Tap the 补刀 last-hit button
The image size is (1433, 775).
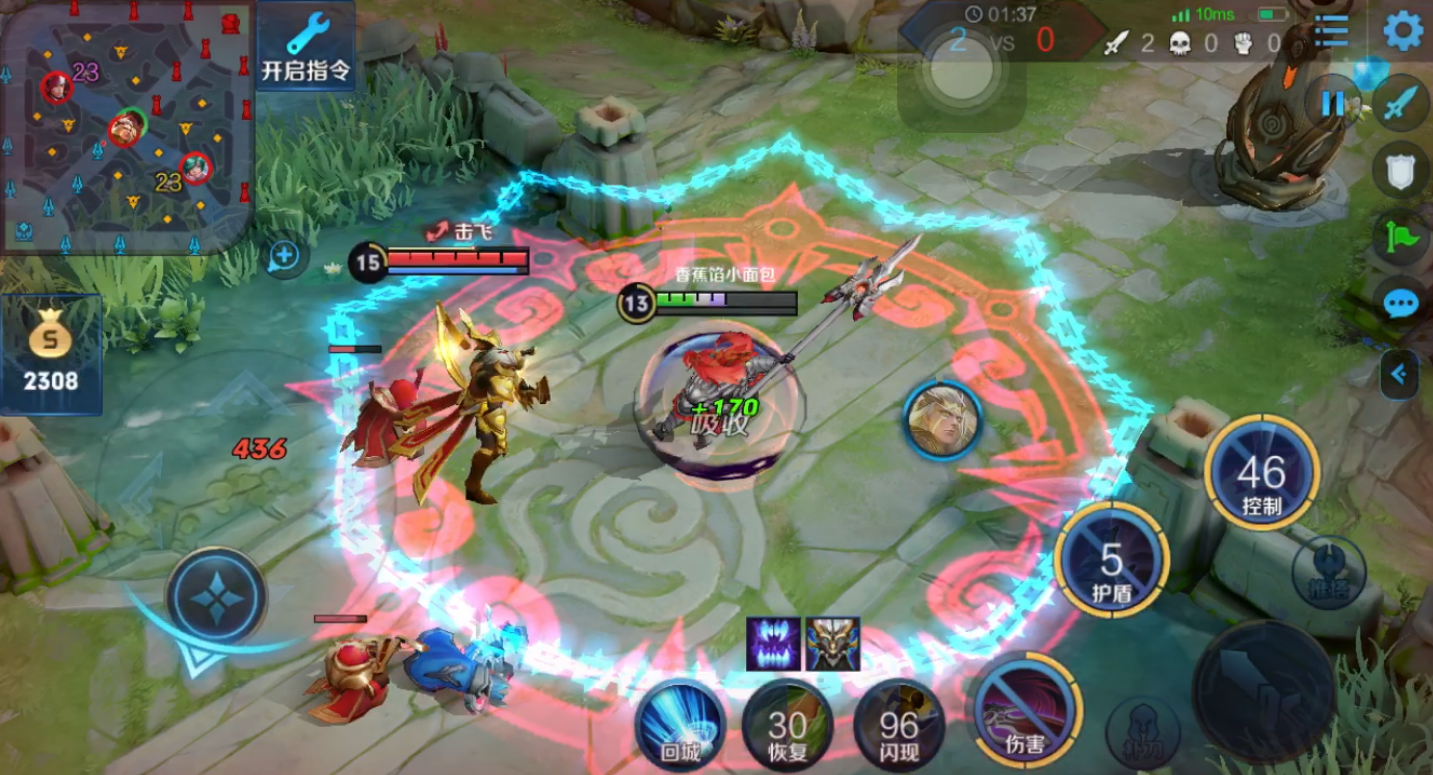[x=1144, y=733]
